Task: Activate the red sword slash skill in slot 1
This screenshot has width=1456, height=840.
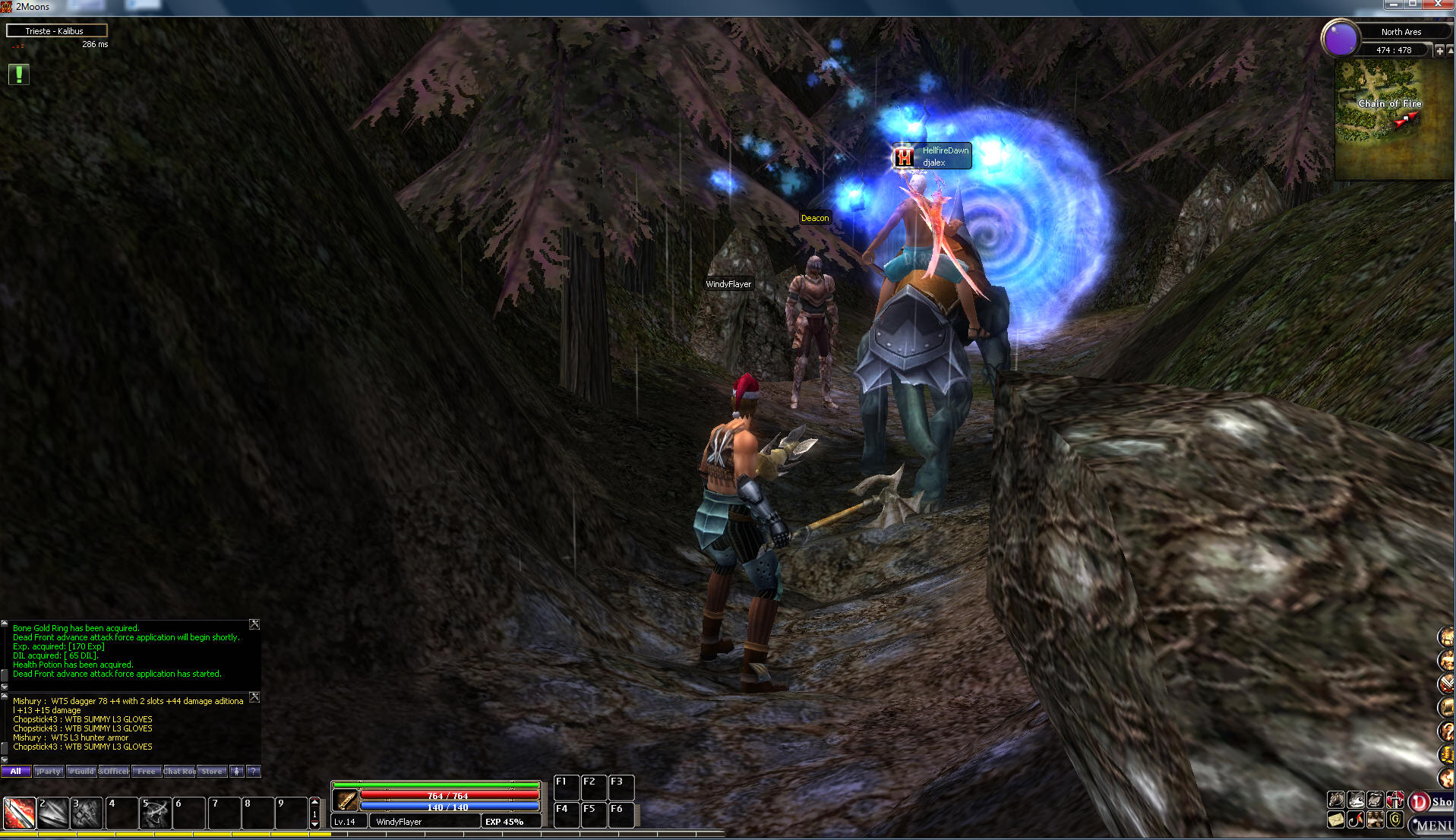Action: click(19, 813)
